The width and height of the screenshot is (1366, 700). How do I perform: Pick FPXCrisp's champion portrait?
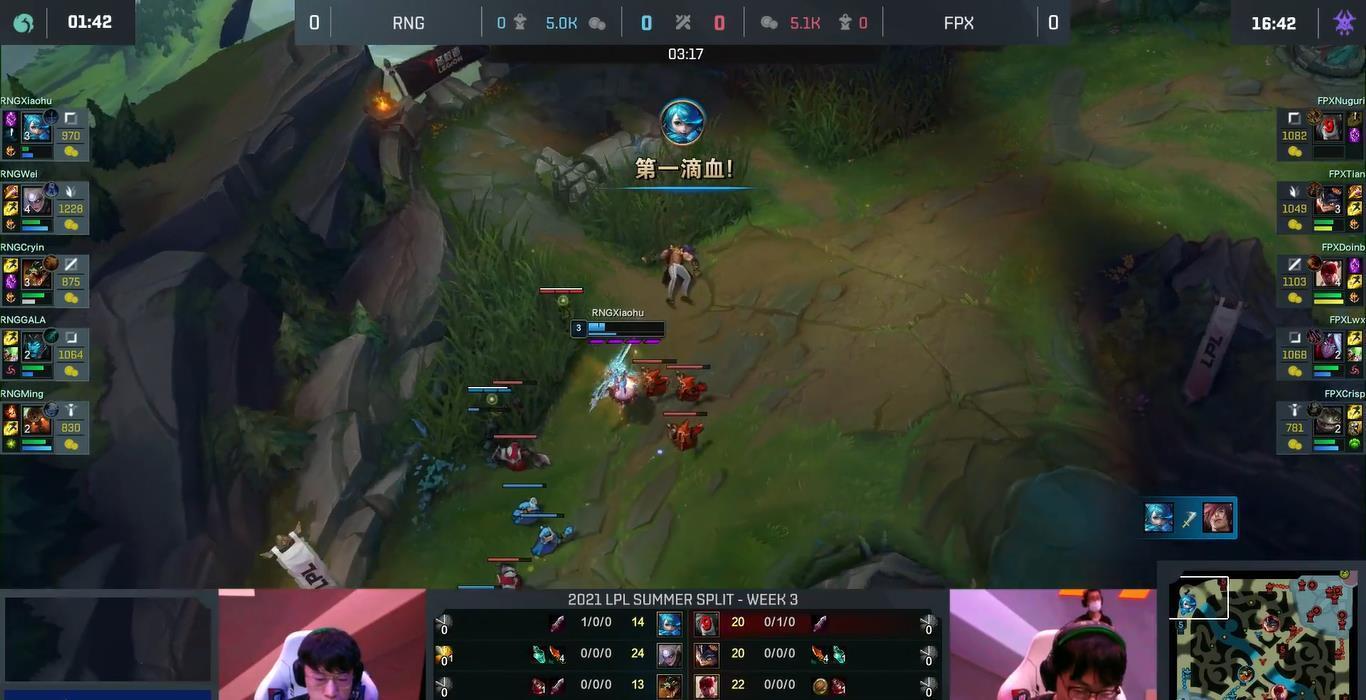pyautogui.click(x=1330, y=419)
